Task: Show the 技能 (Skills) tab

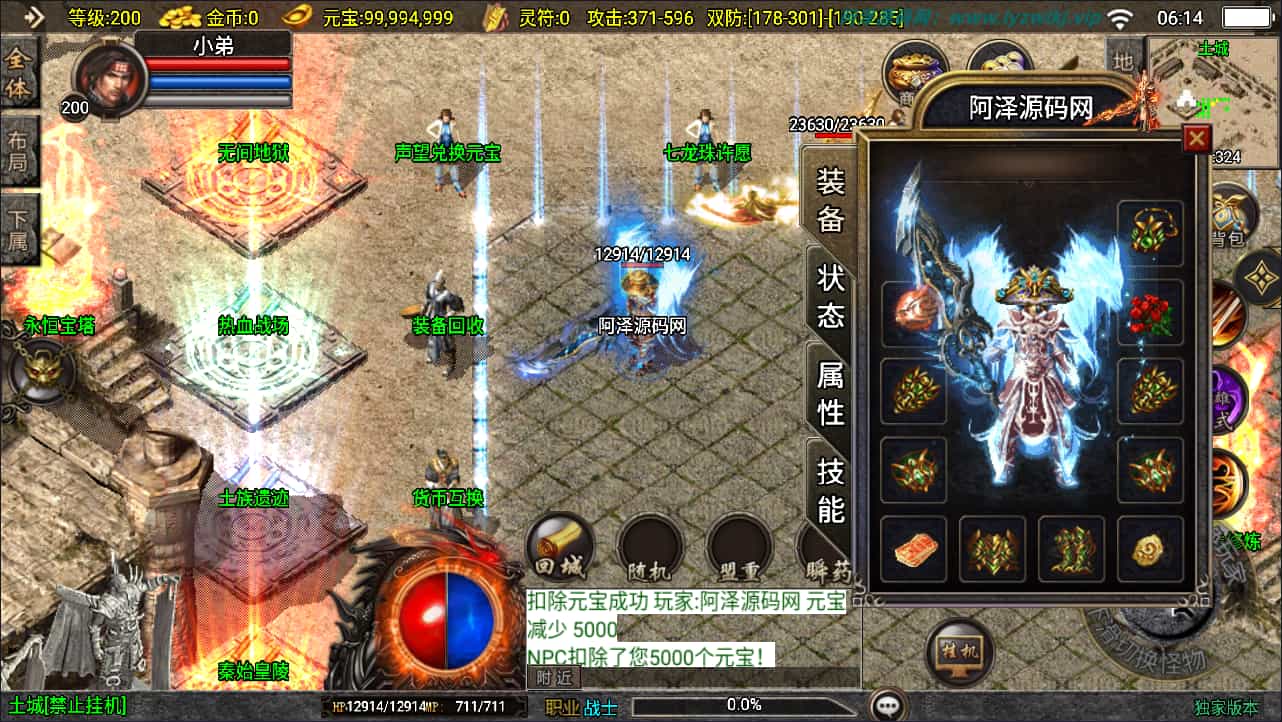Action: point(831,490)
